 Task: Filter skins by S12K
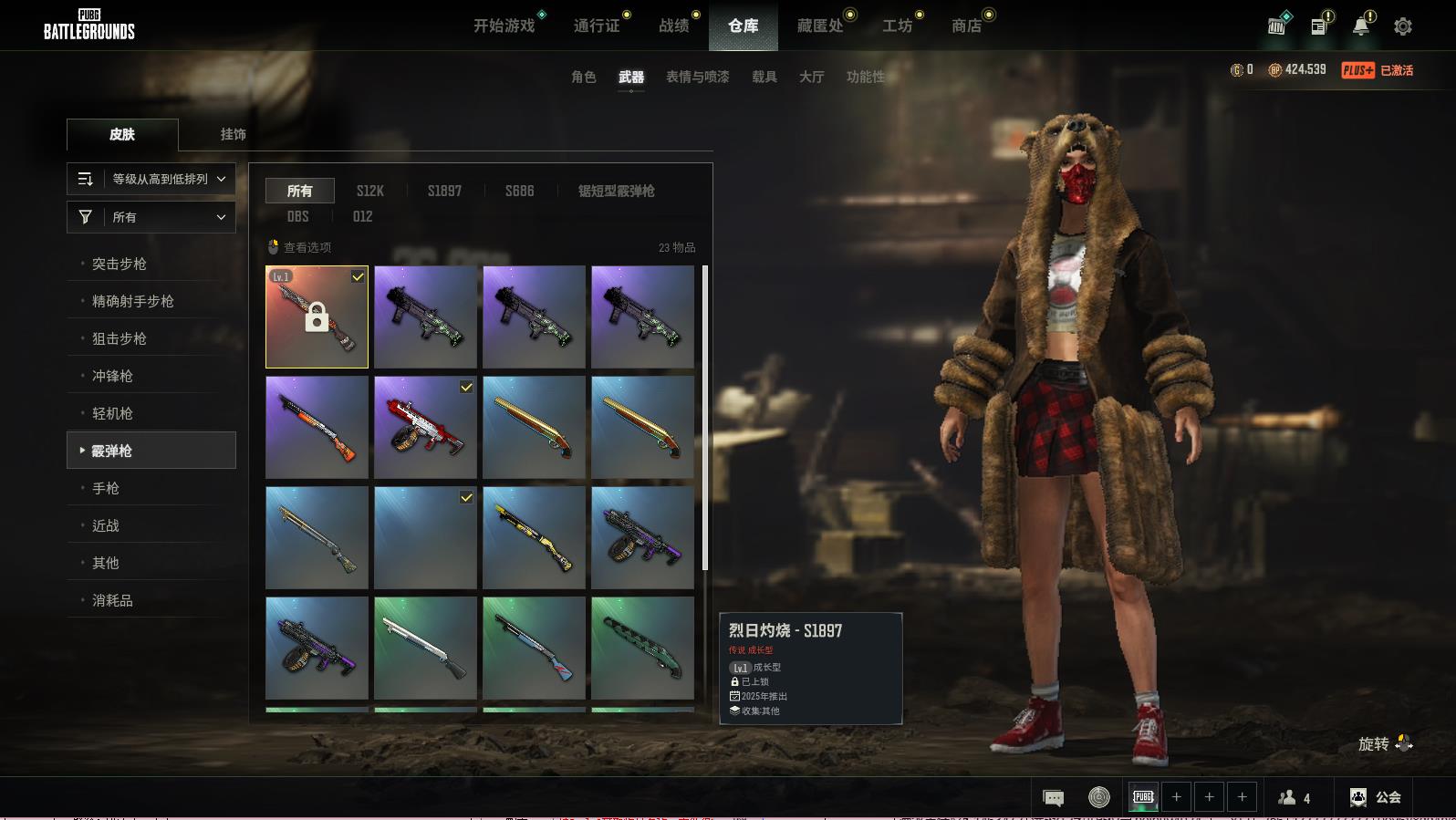369,191
